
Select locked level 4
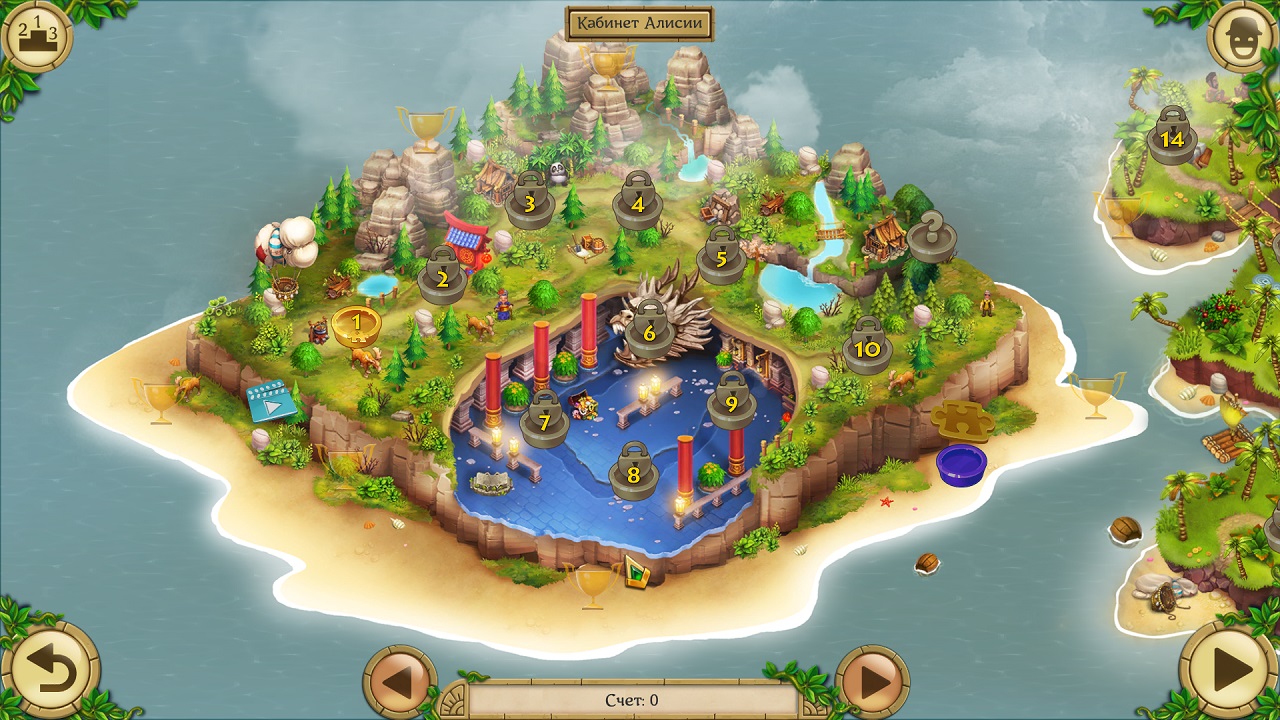click(x=638, y=203)
